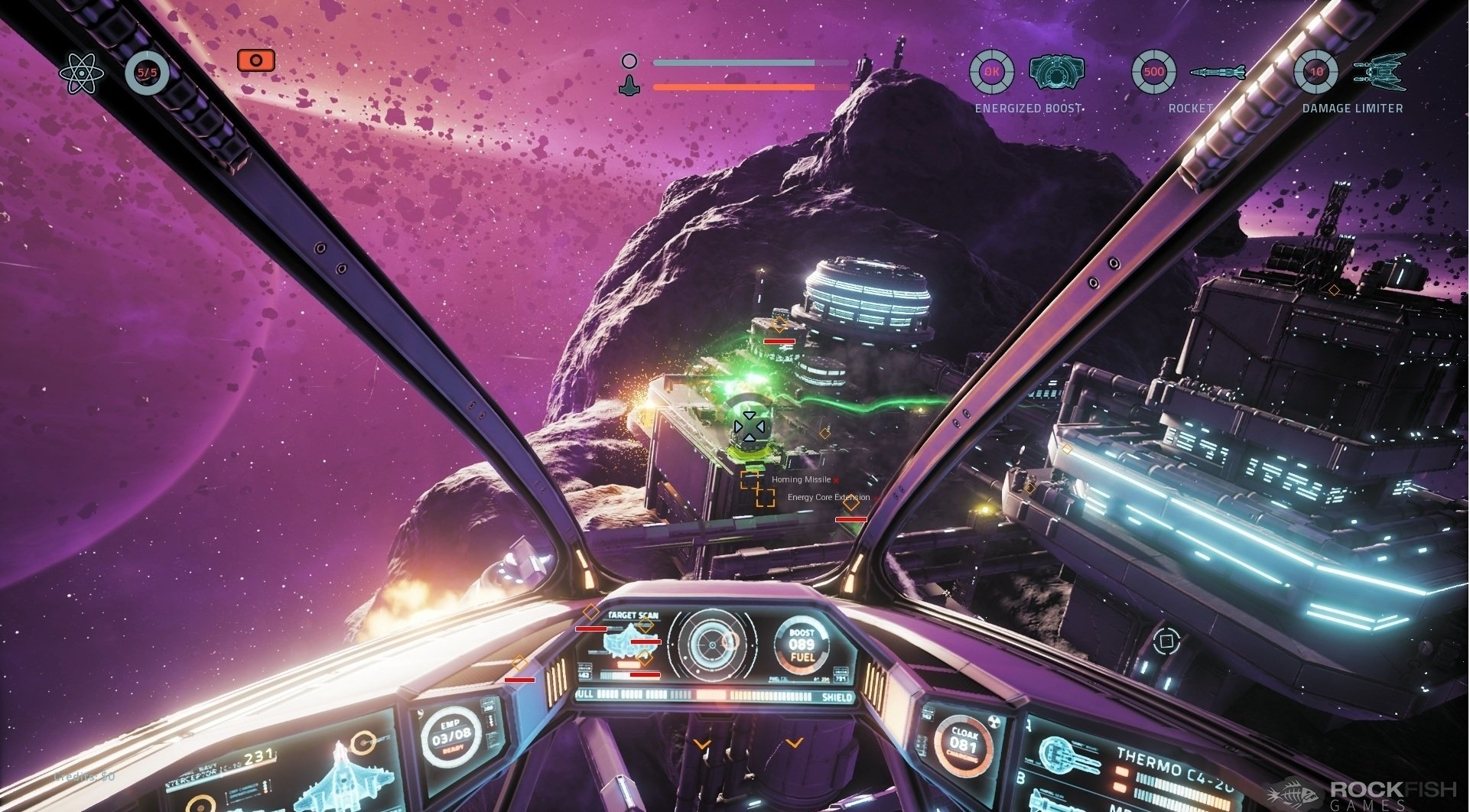Activate the Damage Limiter device
The height and width of the screenshot is (812, 1470).
[x=1380, y=73]
